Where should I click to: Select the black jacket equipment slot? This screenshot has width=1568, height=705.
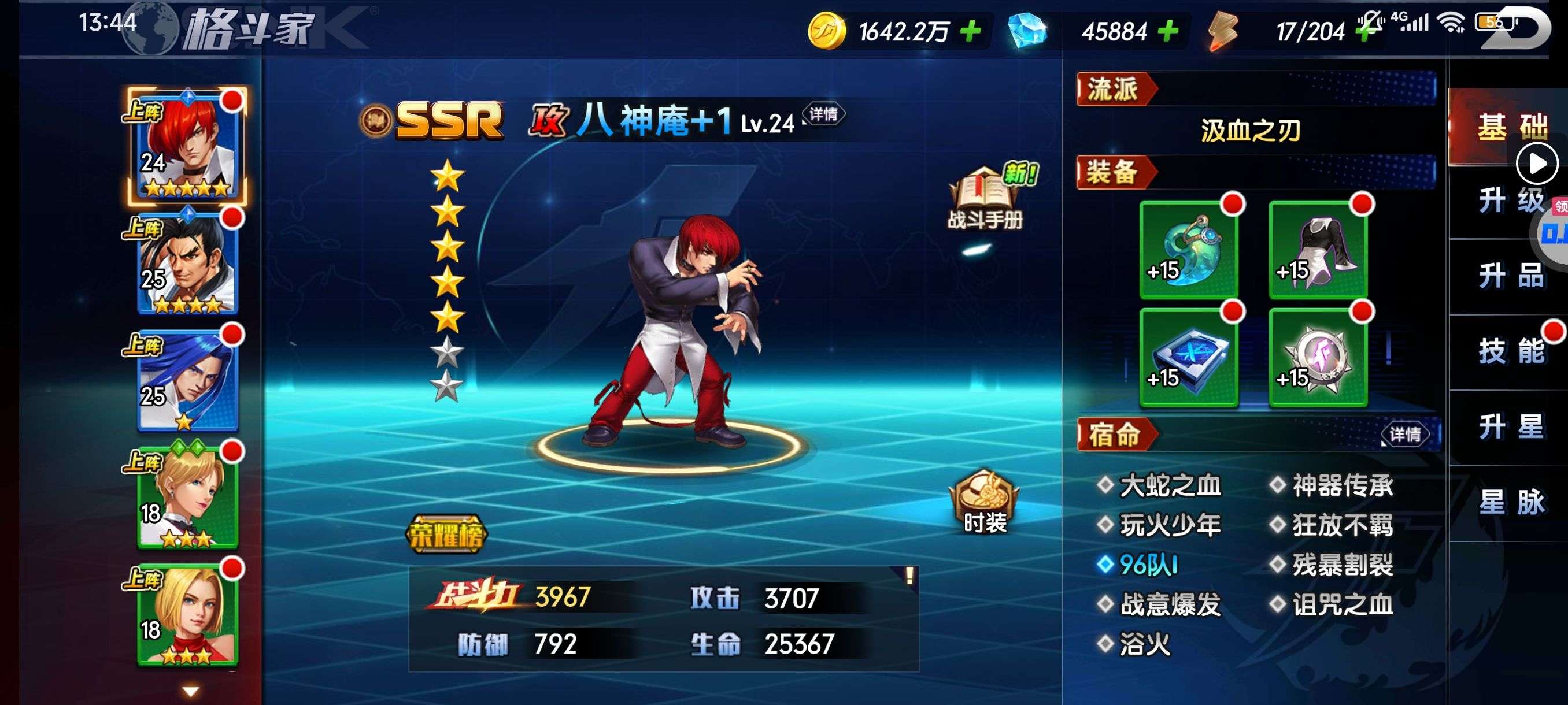click(x=1318, y=250)
